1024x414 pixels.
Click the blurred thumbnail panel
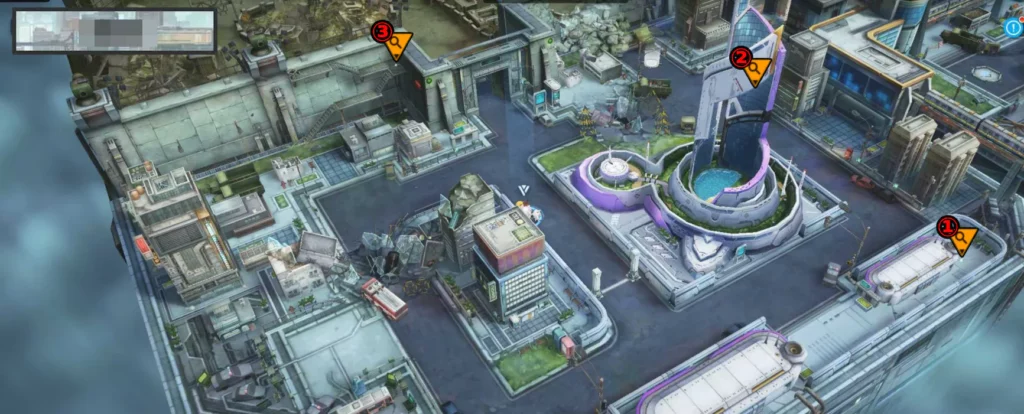[114, 30]
